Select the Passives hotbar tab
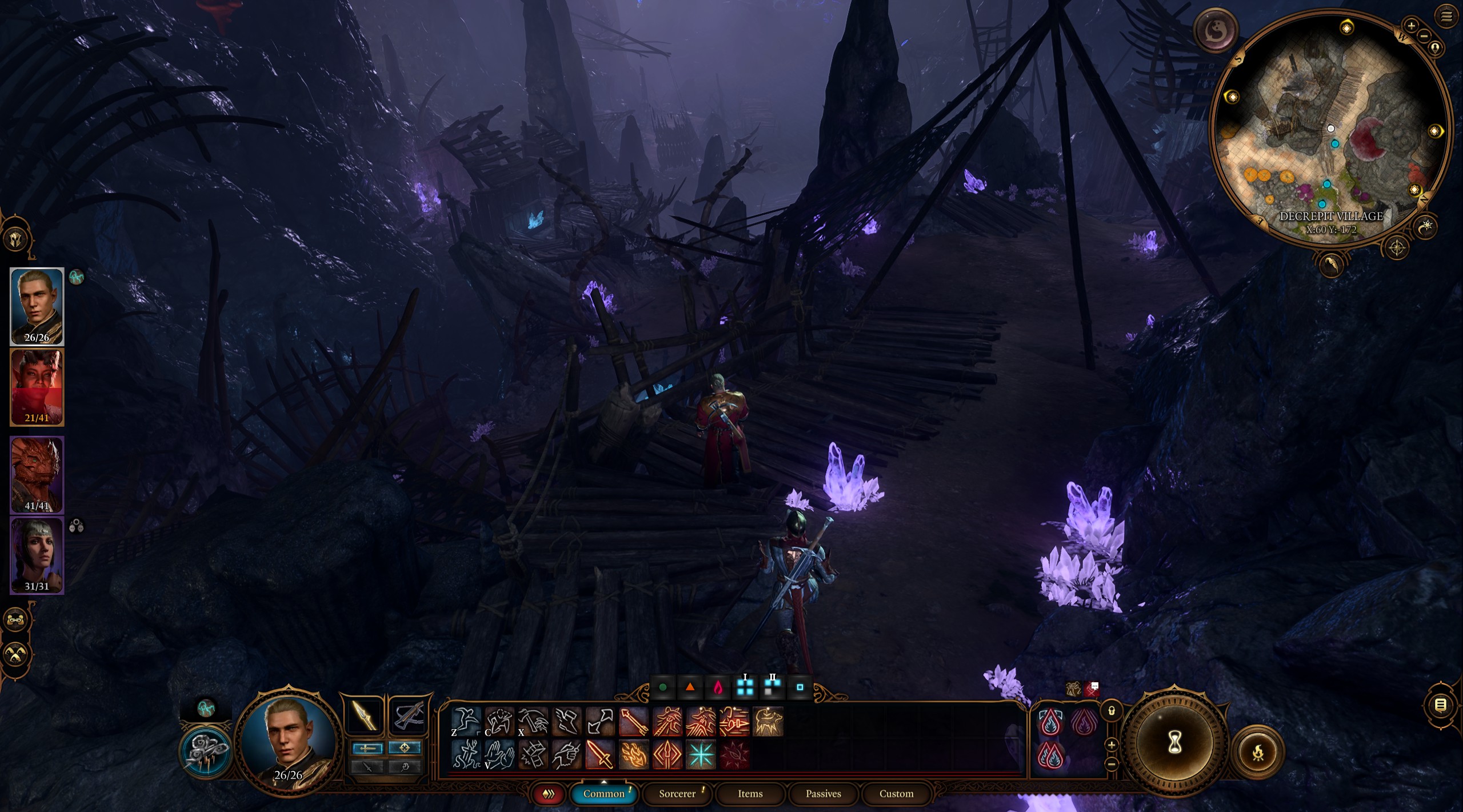 (823, 794)
